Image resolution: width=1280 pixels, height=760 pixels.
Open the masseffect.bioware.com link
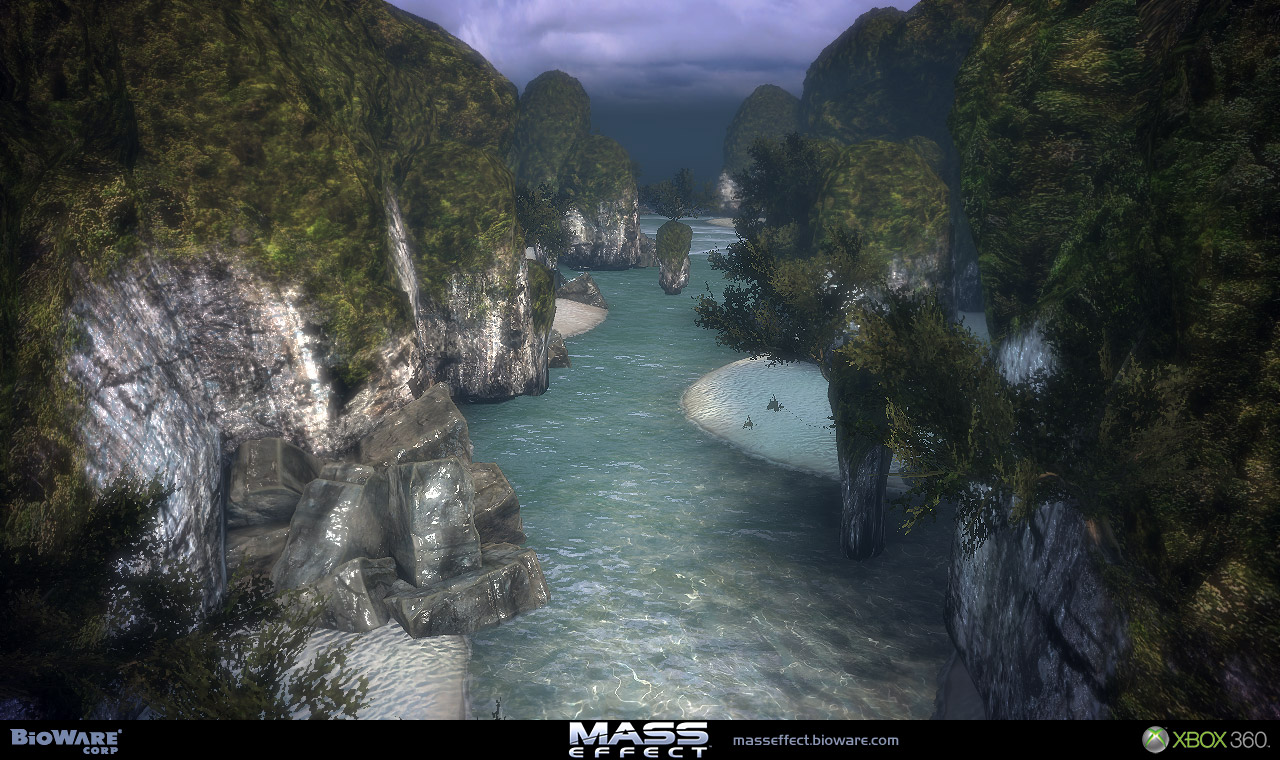(815, 741)
